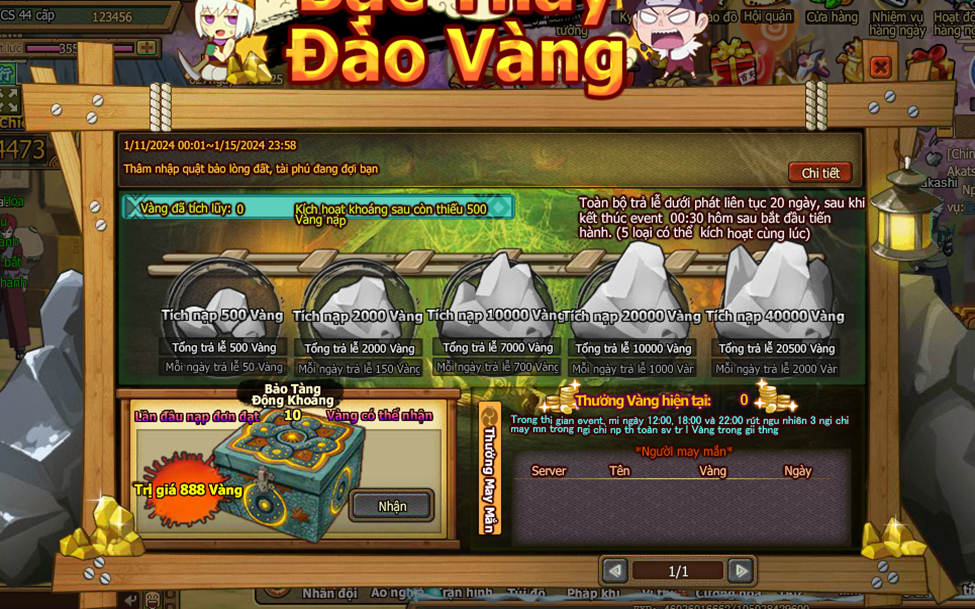Click the plus button beside the stamina bar
Image resolution: width=975 pixels, height=609 pixels.
pos(147,48)
